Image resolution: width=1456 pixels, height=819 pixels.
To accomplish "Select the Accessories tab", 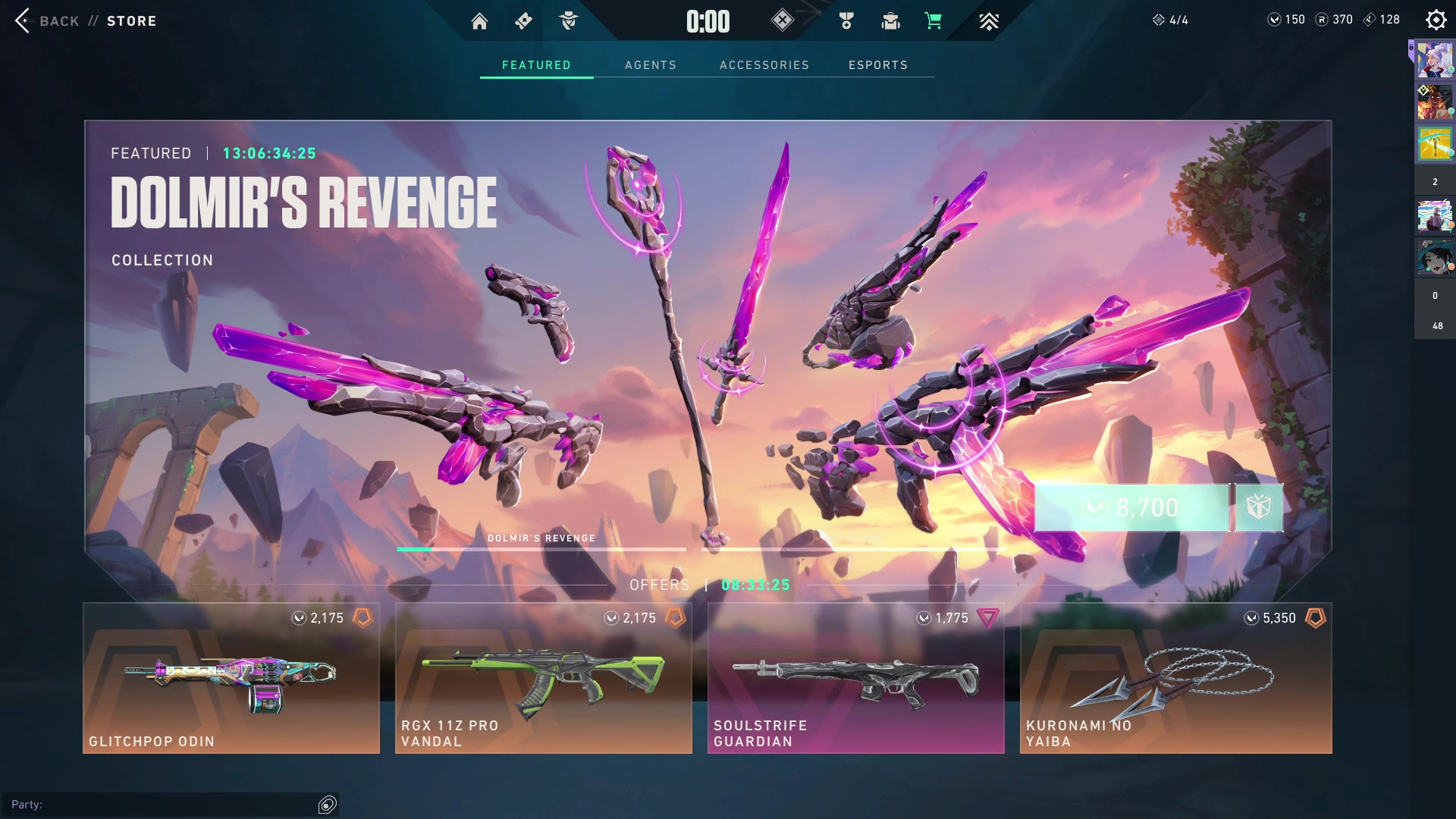I will [x=764, y=65].
